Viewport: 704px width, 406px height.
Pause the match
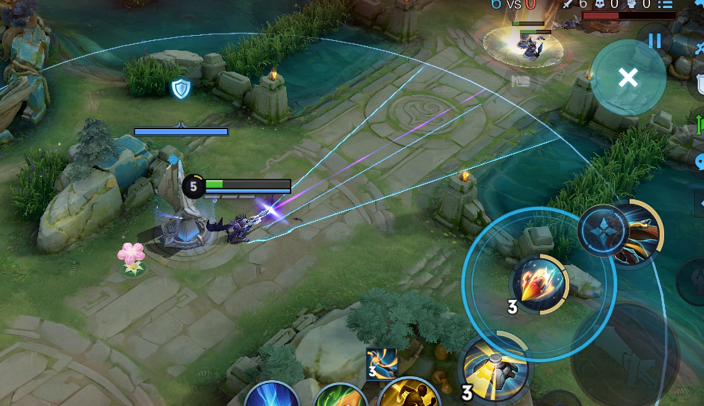coord(655,41)
